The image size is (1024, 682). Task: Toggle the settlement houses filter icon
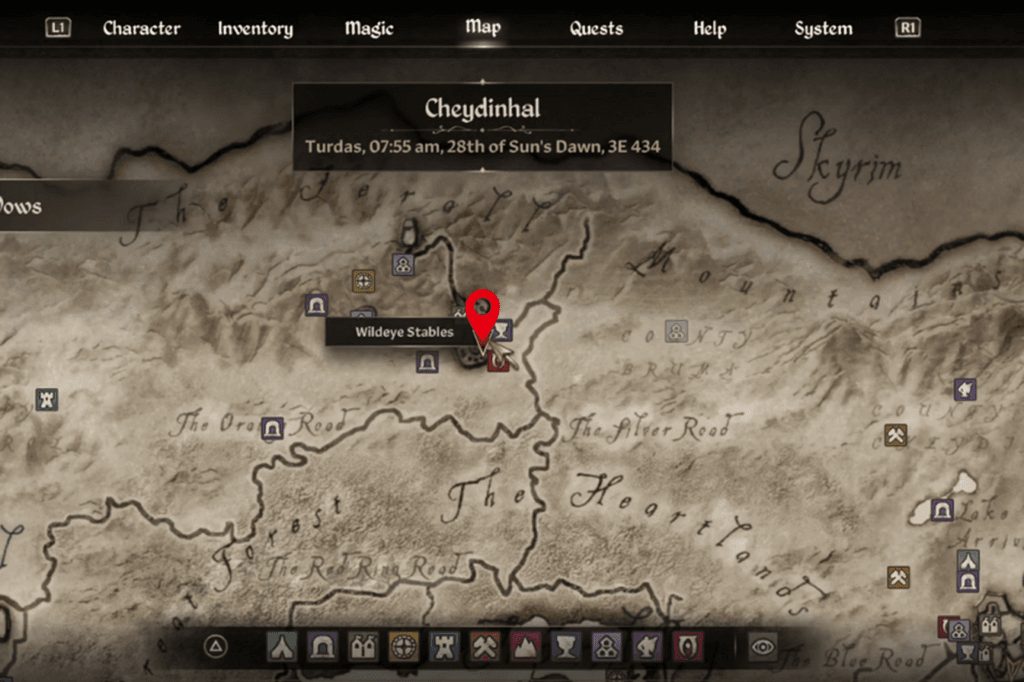coord(362,647)
